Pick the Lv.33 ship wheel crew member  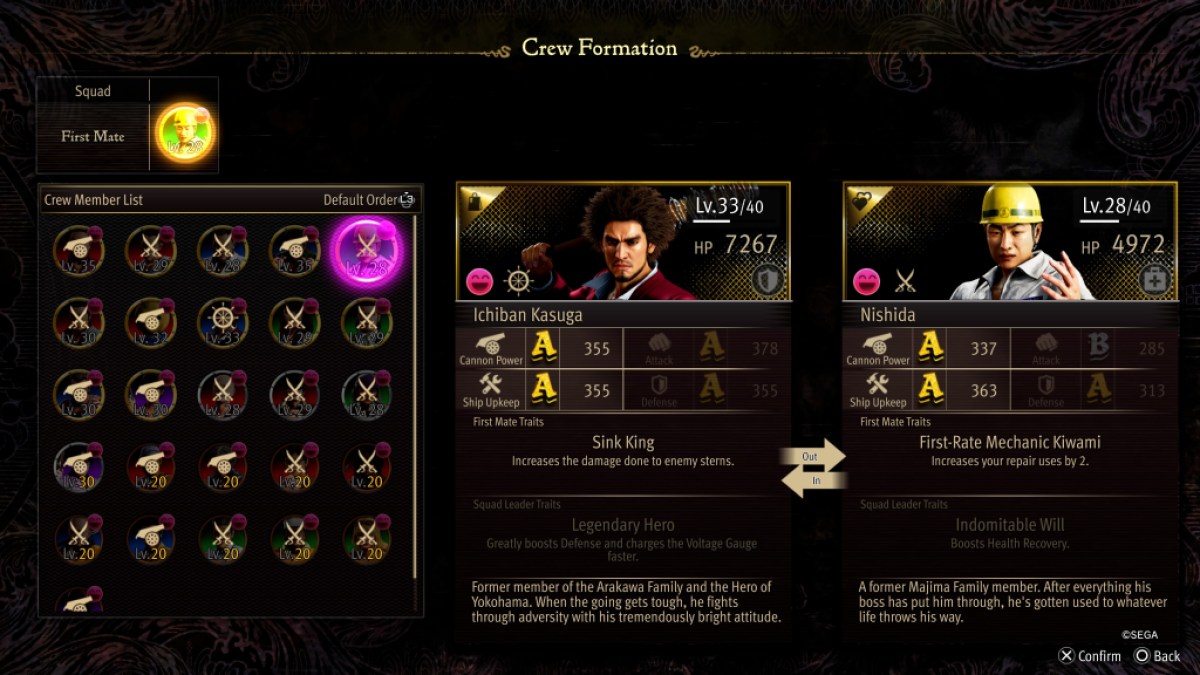tap(222, 323)
